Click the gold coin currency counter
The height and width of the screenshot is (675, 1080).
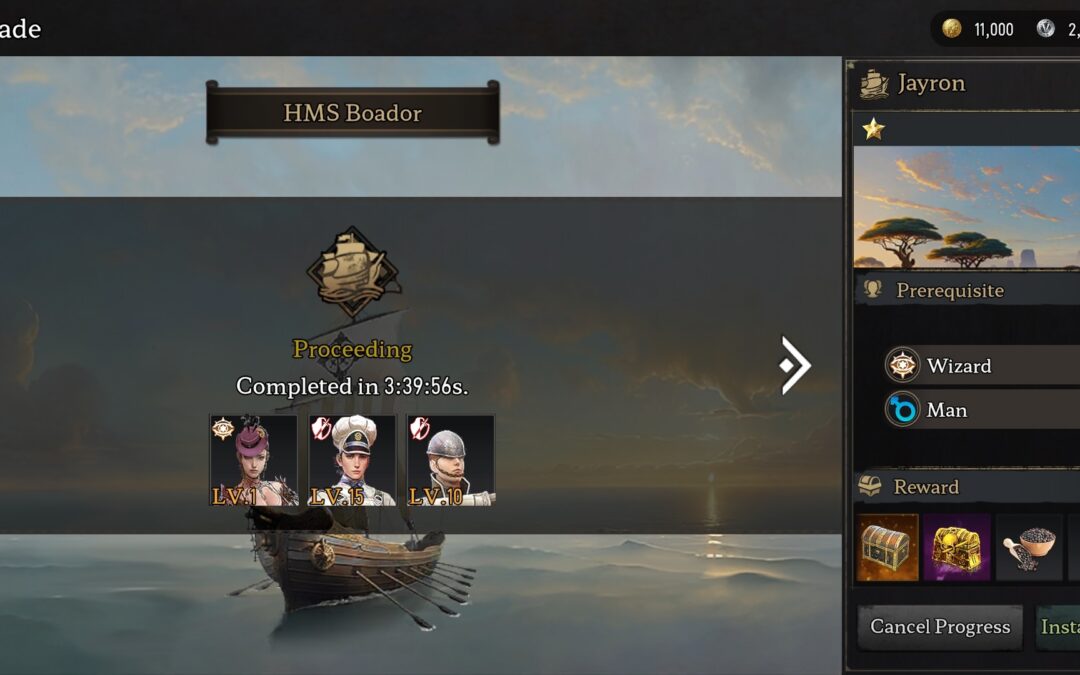pos(979,29)
